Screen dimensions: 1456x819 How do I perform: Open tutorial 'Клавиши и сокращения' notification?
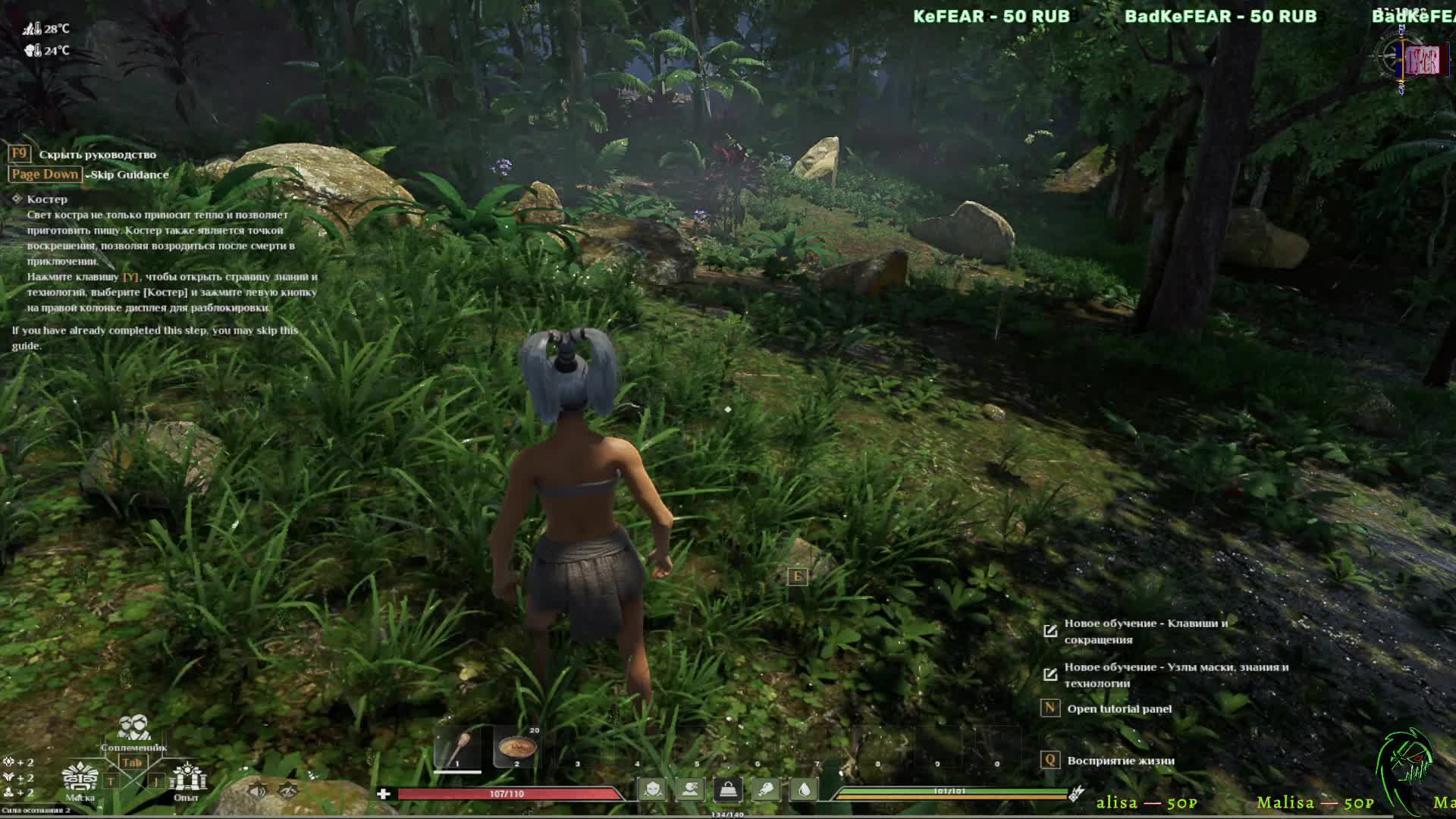[1145, 631]
